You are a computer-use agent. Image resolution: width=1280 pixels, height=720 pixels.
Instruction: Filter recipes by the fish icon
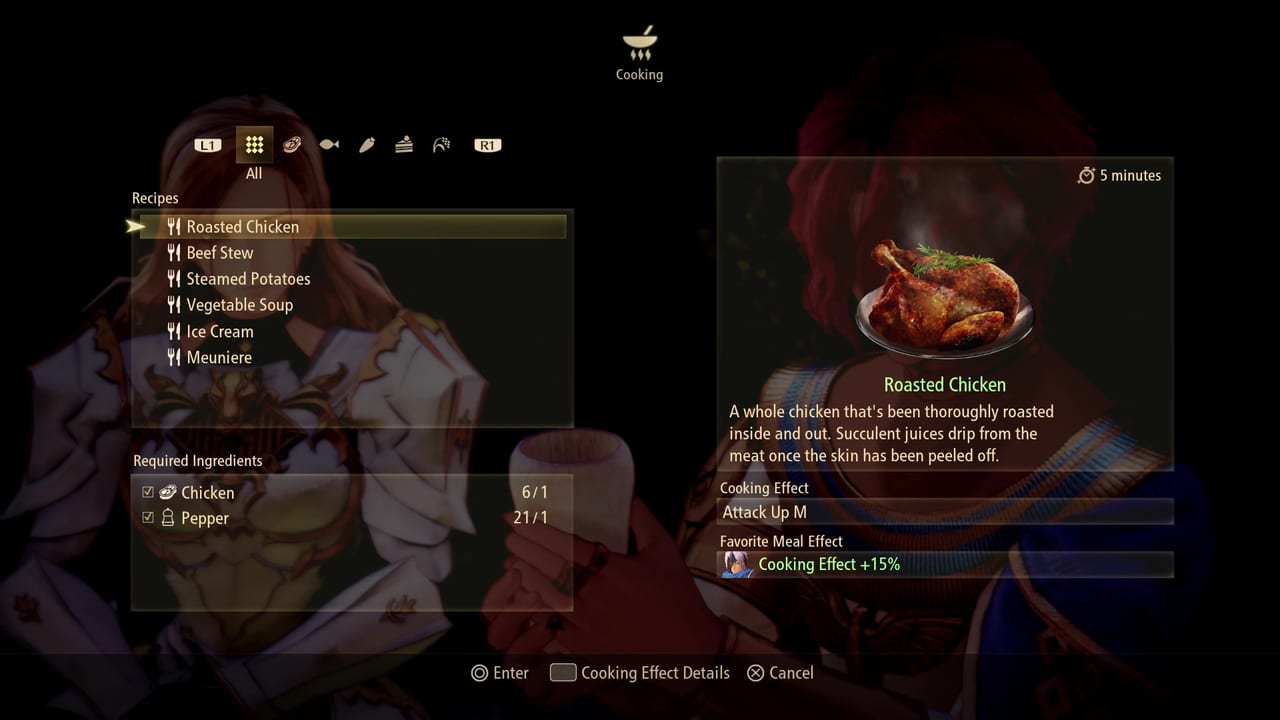pos(329,145)
